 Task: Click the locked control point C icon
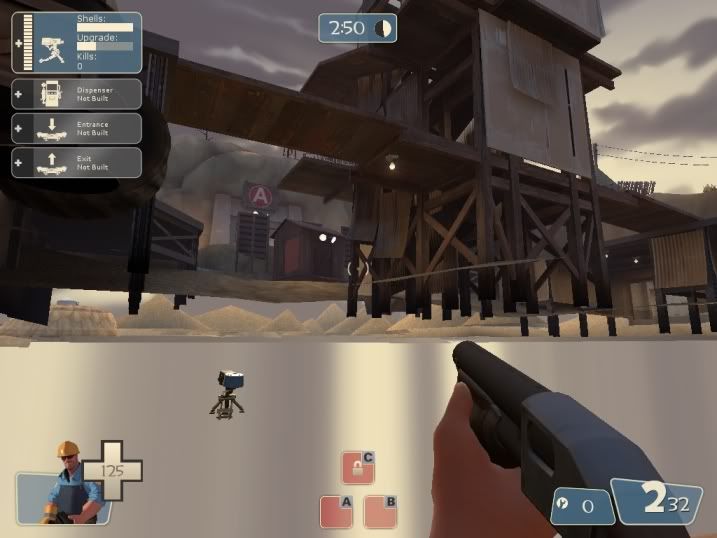[x=357, y=467]
